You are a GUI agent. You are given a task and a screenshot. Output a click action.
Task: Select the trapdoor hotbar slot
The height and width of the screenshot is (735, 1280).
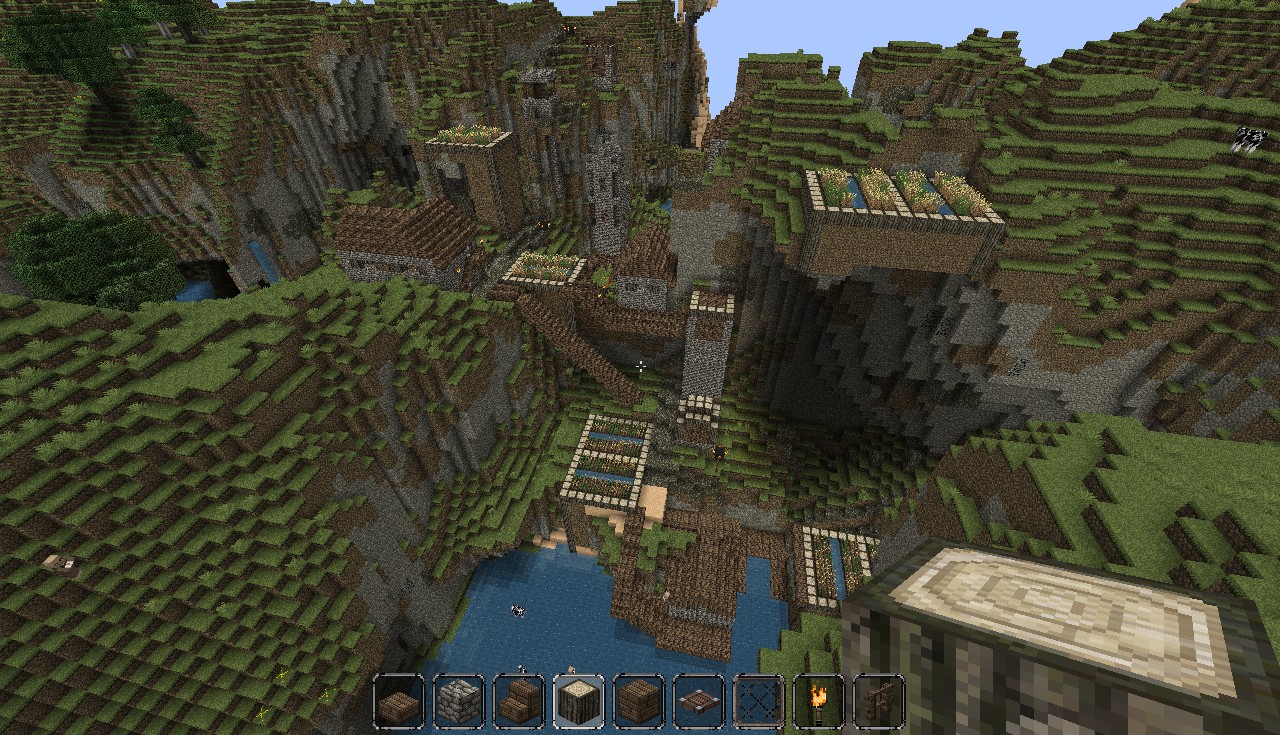coord(699,702)
